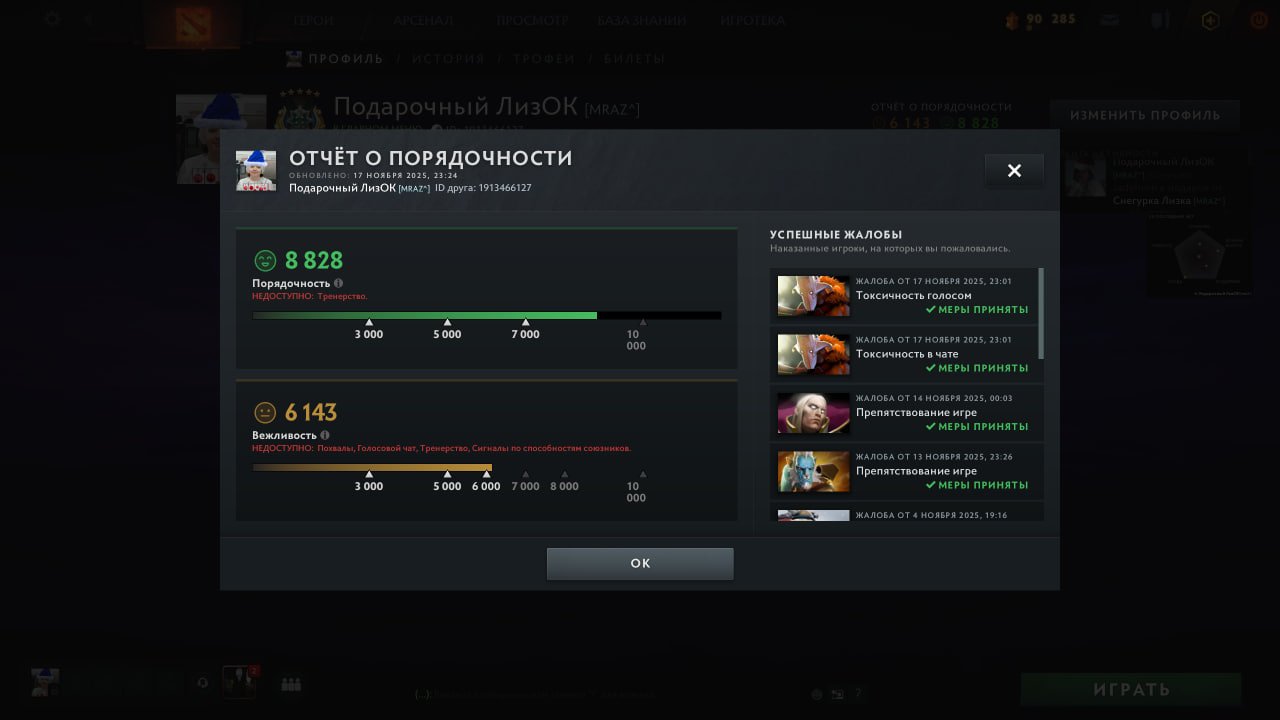Image resolution: width=1280 pixels, height=720 pixels.
Task: Click the power/exit icon in top-right corner
Action: point(1257,18)
